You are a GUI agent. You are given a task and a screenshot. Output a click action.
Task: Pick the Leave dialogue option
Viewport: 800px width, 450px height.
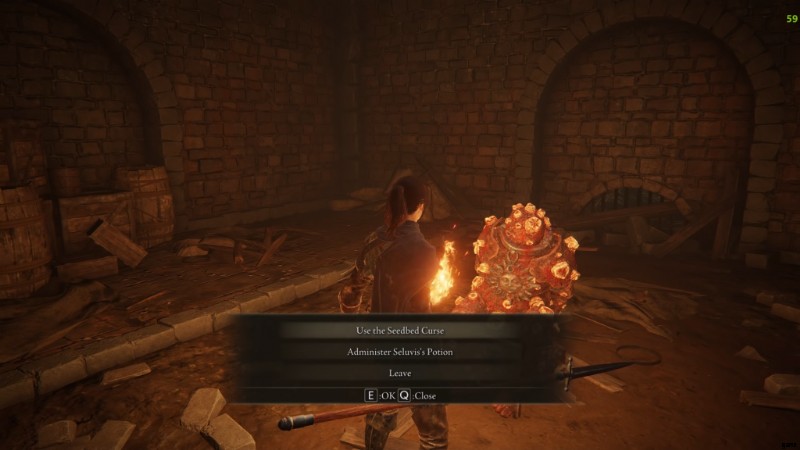click(399, 373)
